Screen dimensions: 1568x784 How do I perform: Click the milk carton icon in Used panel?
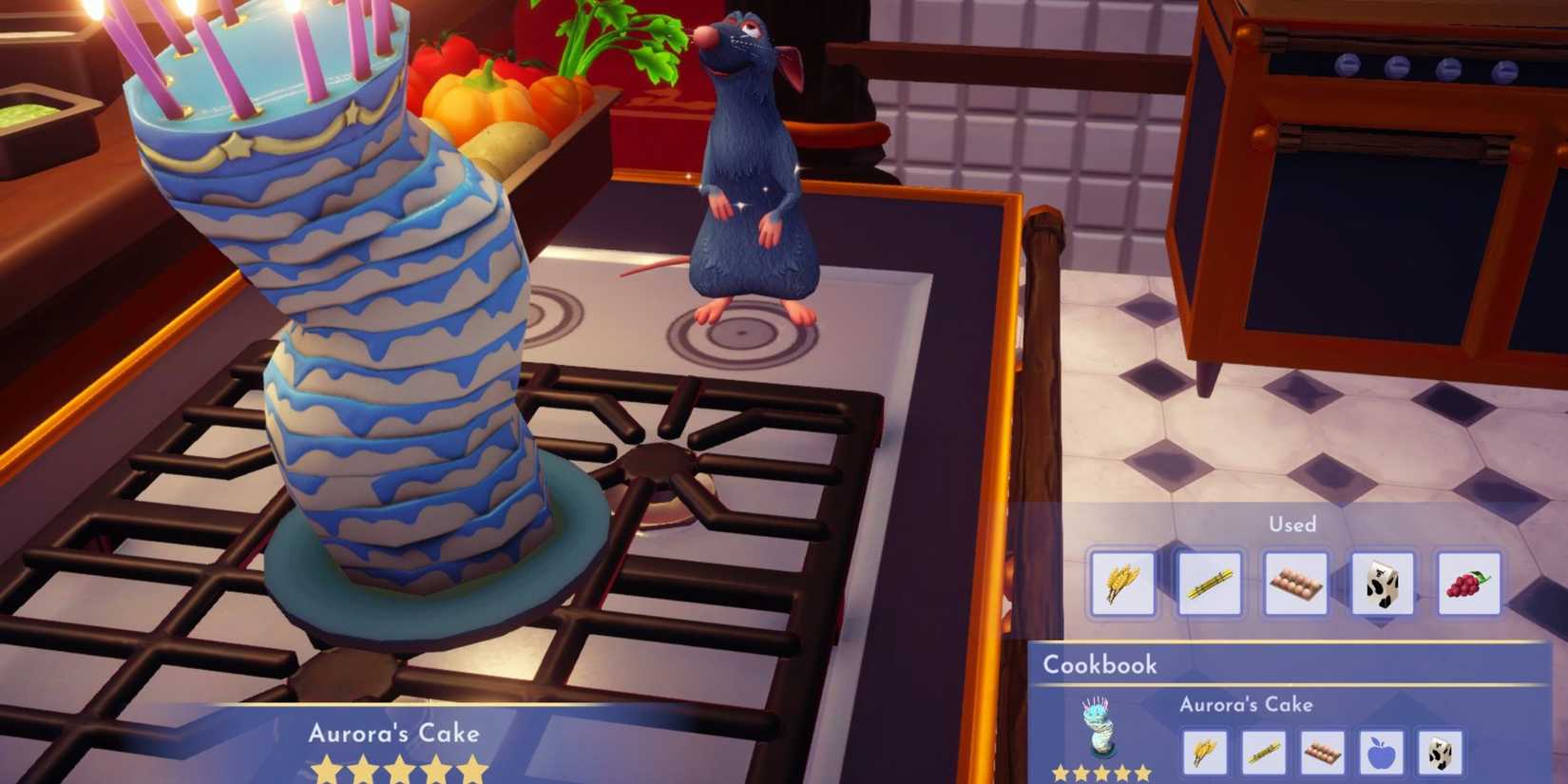pos(1379,583)
